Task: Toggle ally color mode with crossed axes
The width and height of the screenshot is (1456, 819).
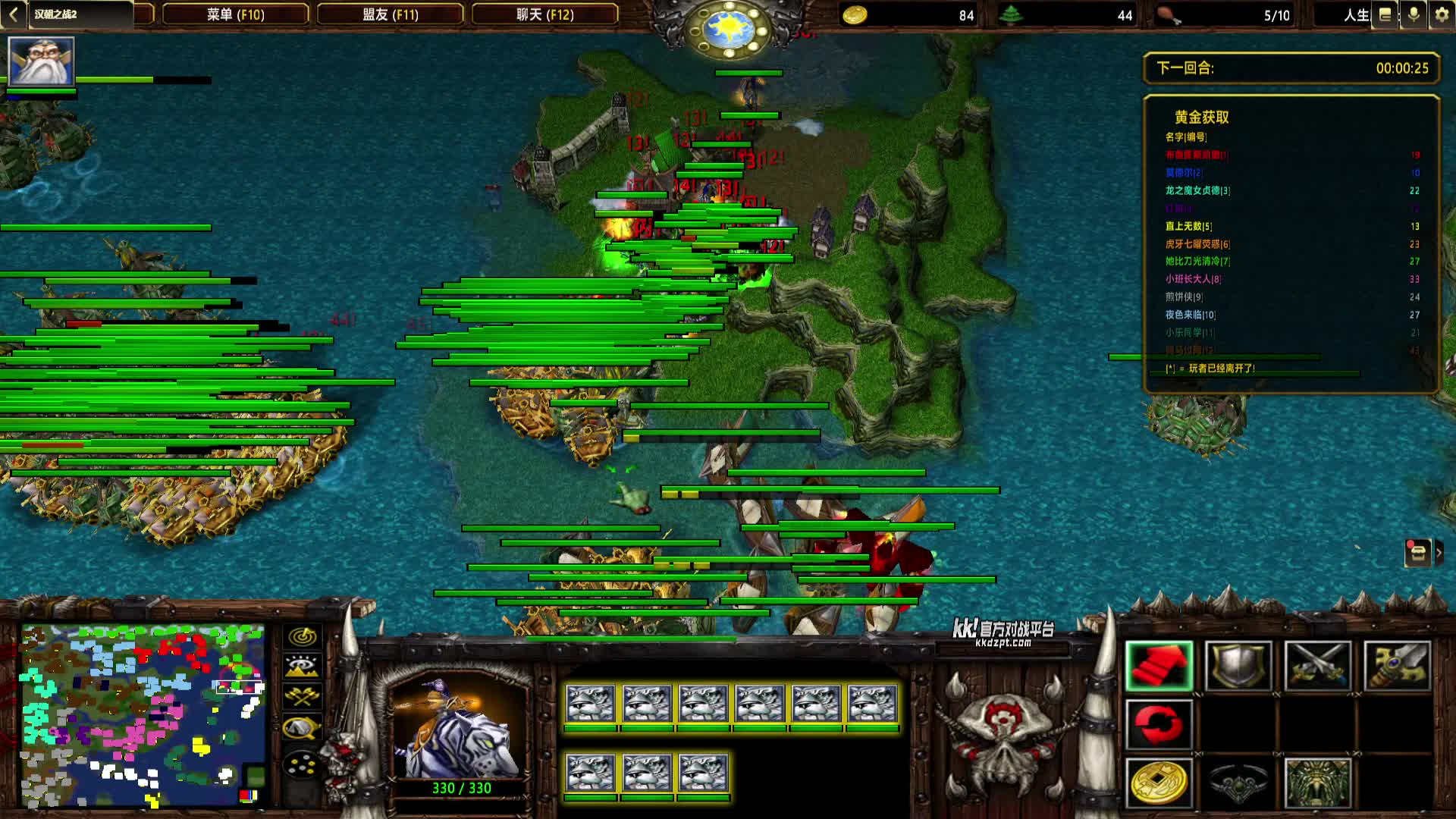Action: click(302, 697)
